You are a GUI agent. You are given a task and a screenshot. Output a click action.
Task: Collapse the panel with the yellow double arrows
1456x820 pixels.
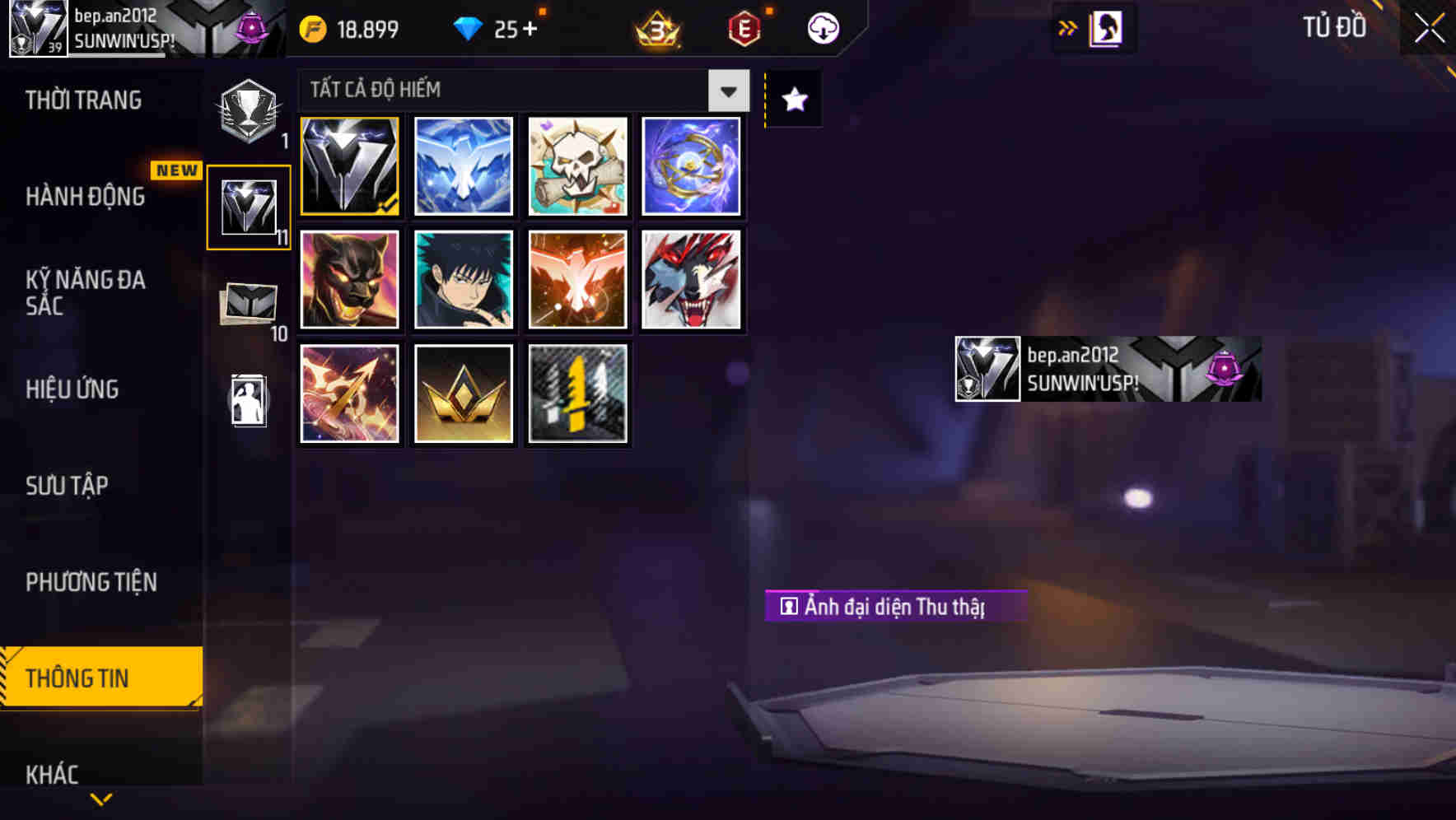click(x=1066, y=27)
